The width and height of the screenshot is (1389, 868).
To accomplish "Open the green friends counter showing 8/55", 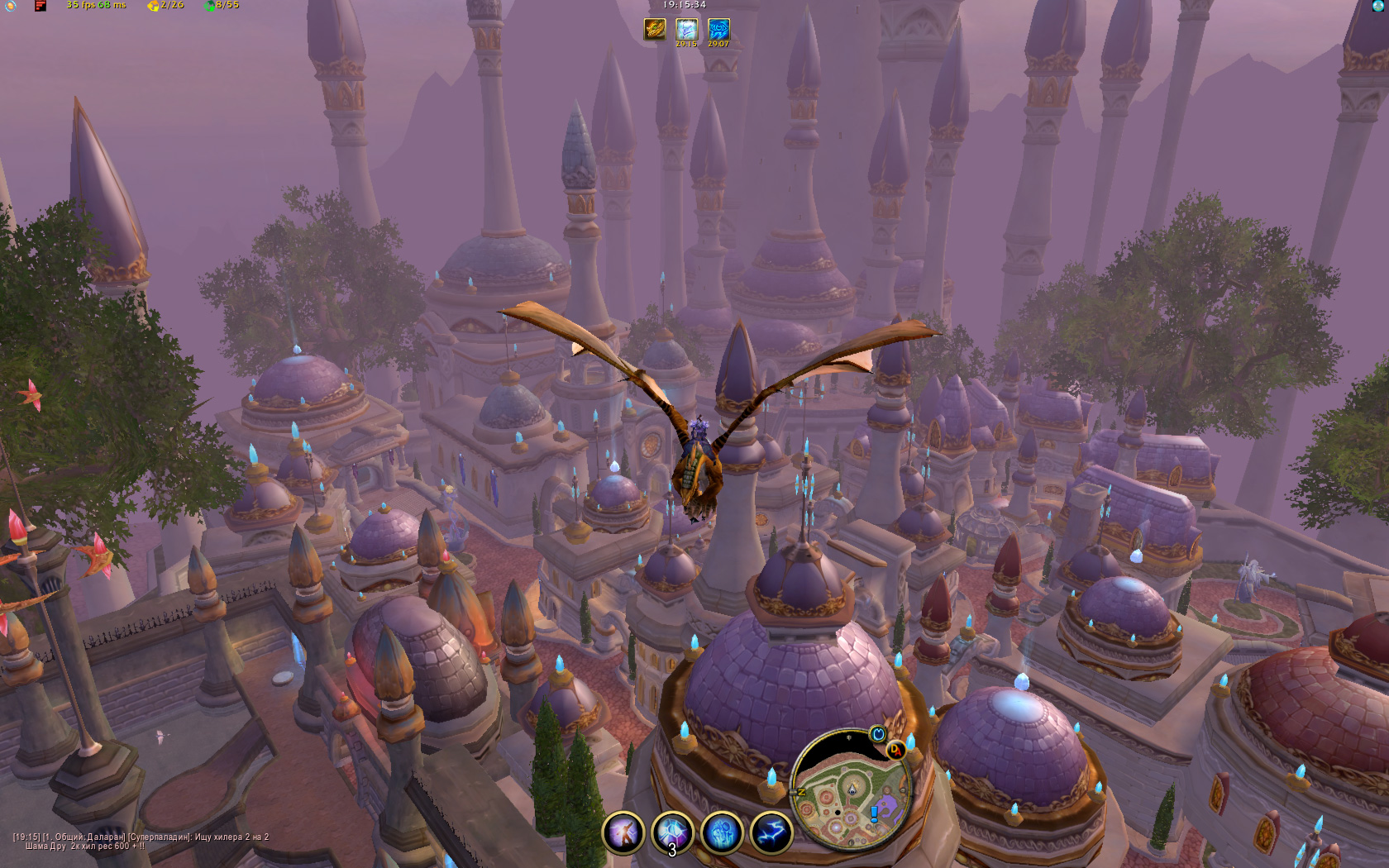I will coord(222,5).
